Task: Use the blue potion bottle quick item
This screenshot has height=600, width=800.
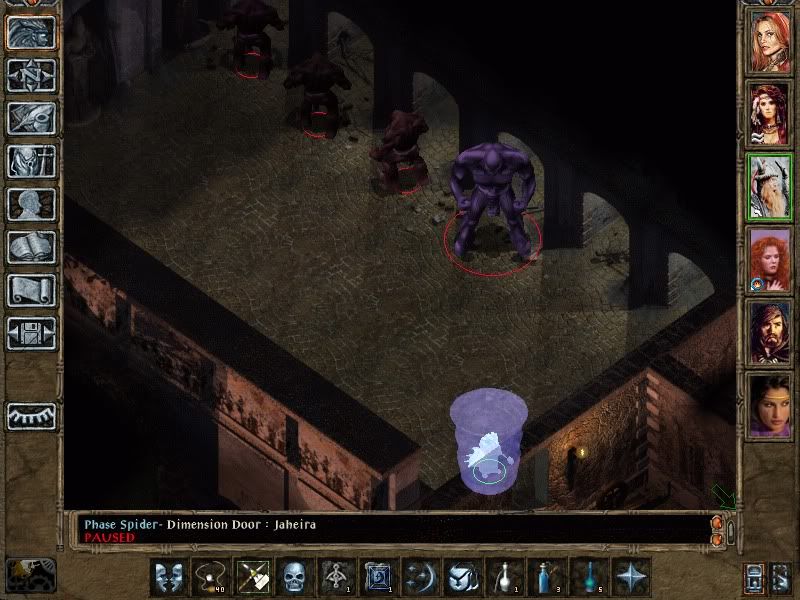Action: [x=547, y=577]
